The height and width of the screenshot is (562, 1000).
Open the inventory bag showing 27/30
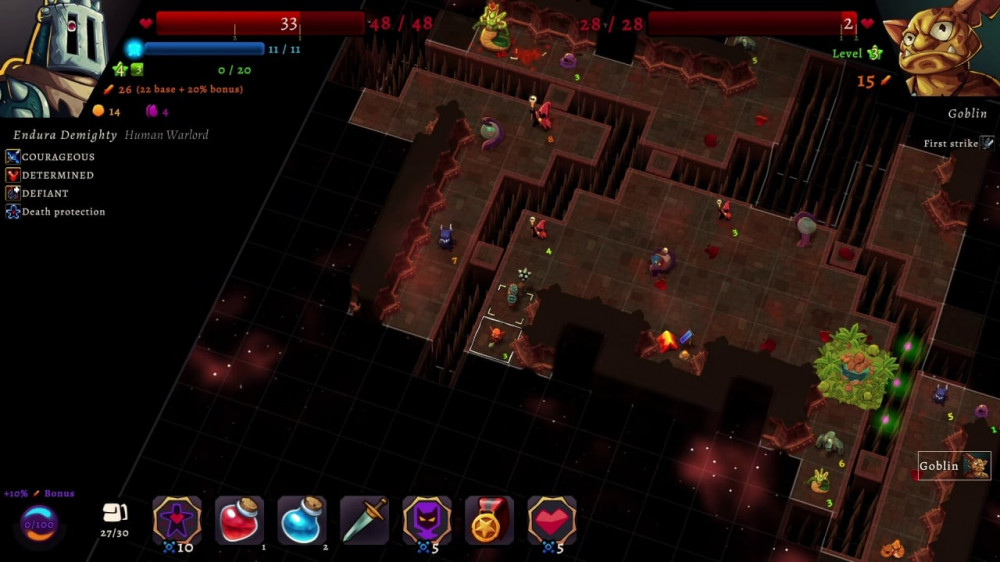(116, 513)
